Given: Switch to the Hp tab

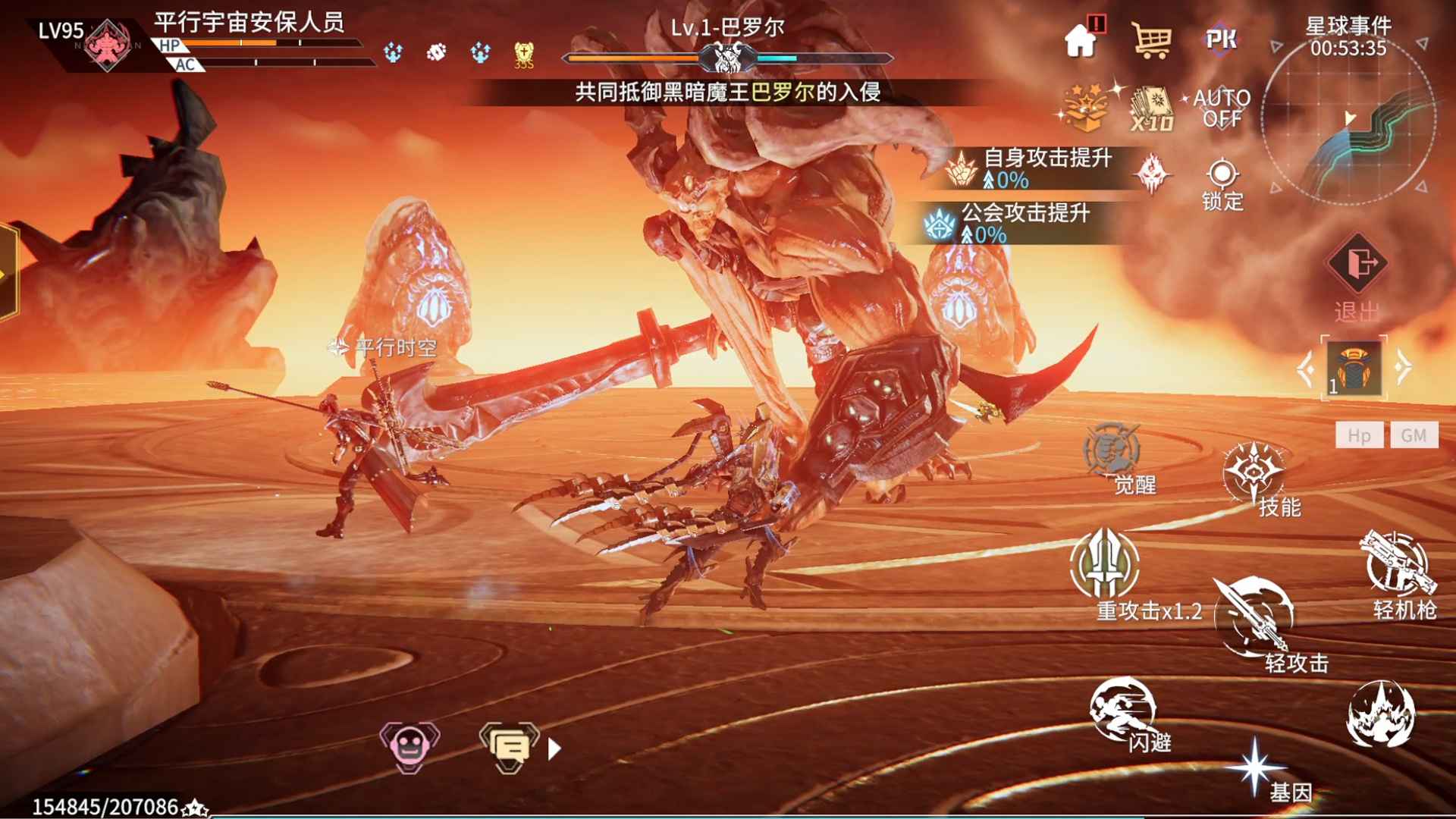Looking at the screenshot, I should 1360,435.
